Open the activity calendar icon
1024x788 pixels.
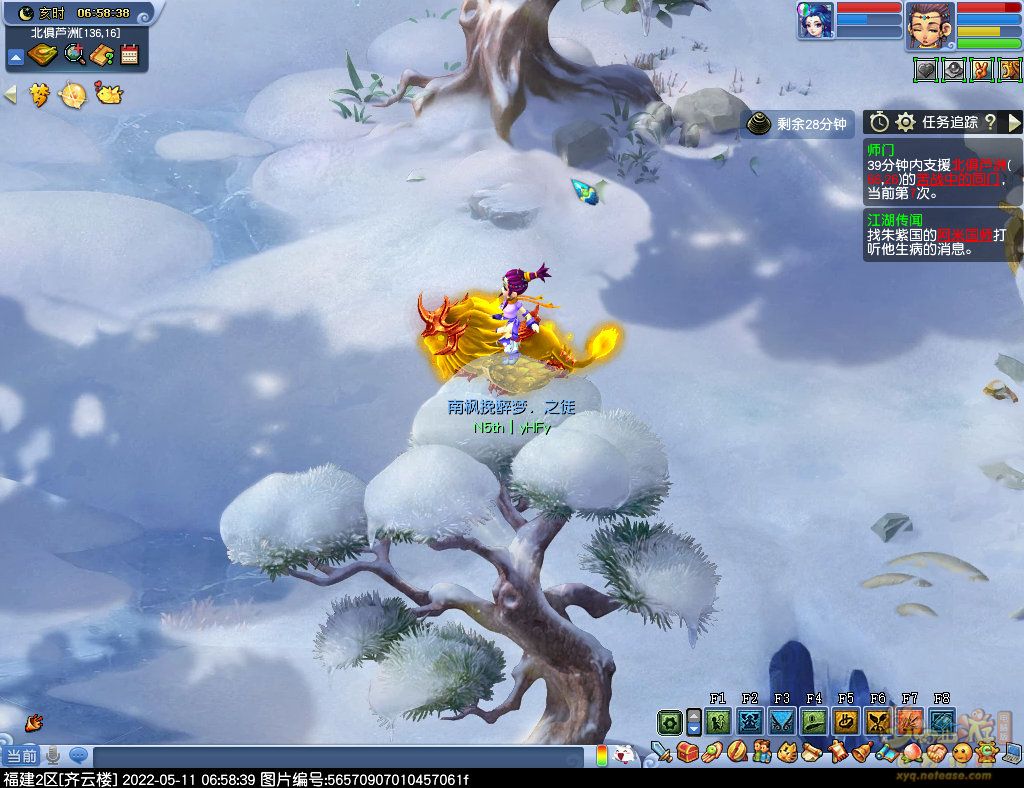[129, 55]
